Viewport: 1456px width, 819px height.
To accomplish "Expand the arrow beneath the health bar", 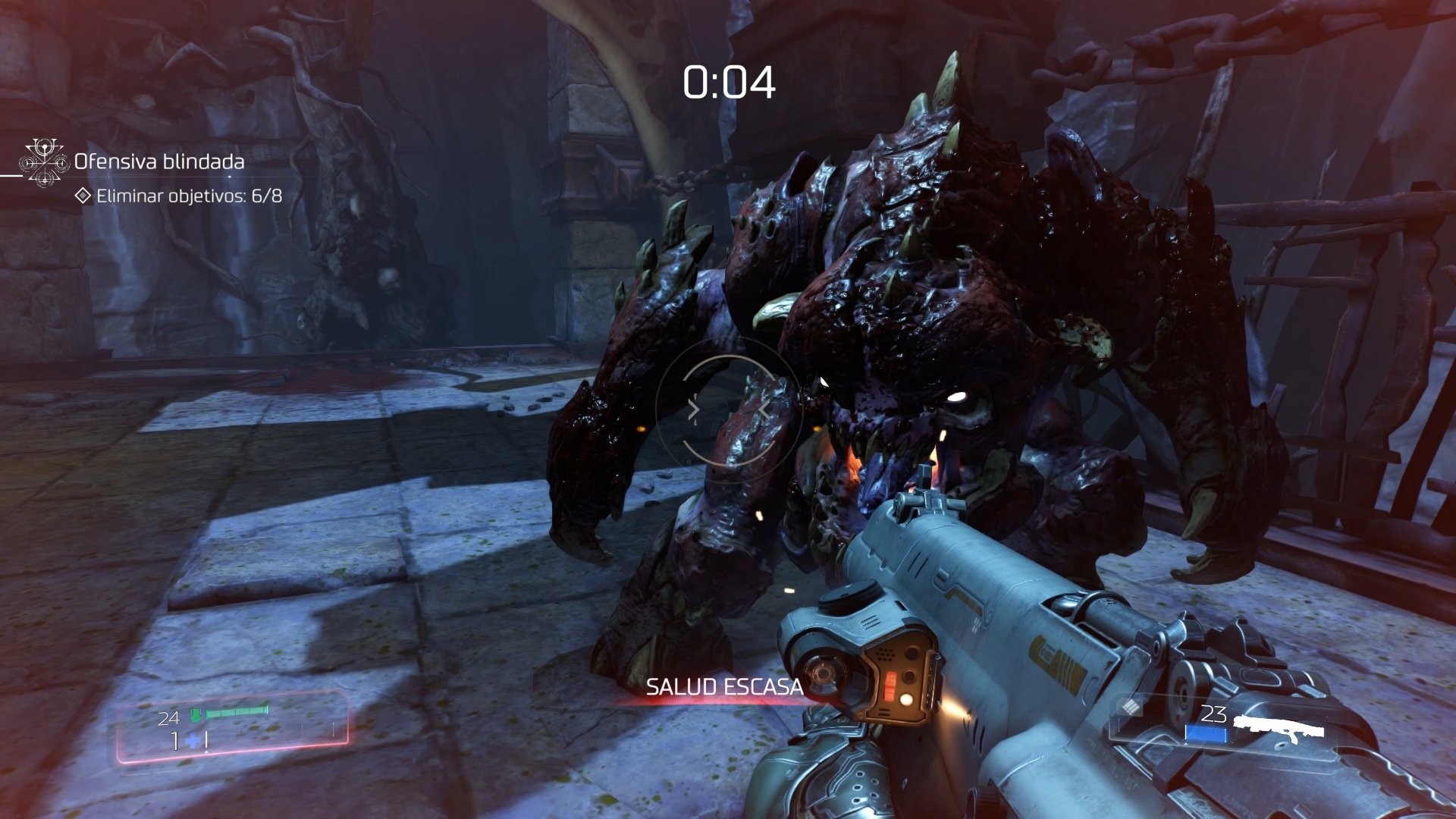I will pyautogui.click(x=206, y=752).
